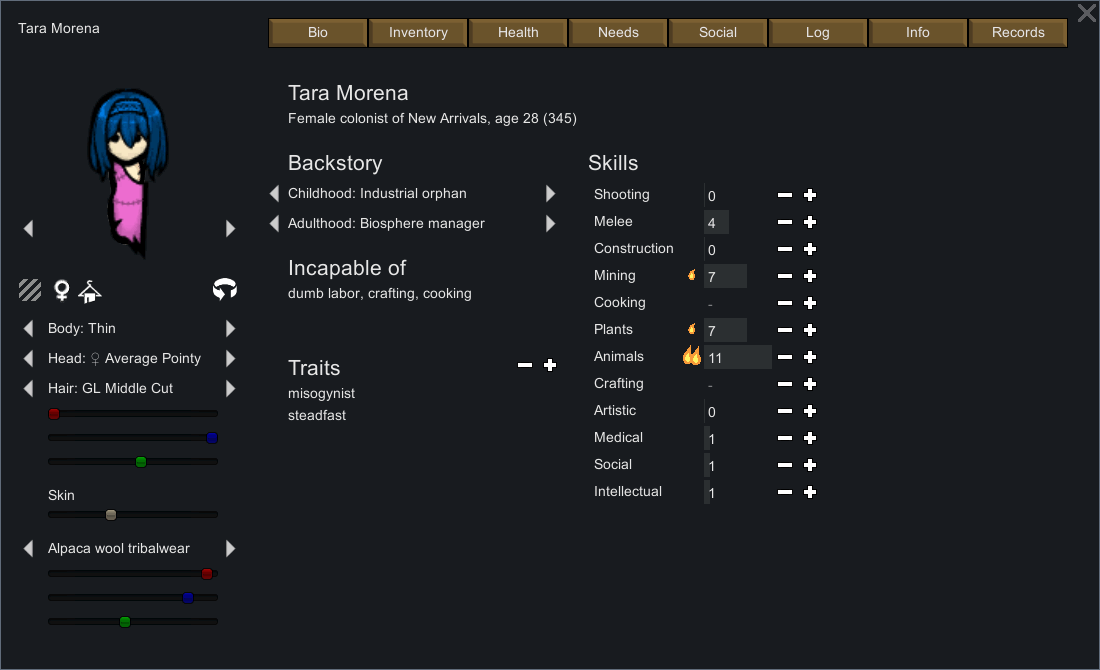Click the randomize appearance arrows icon
Image resolution: width=1100 pixels, height=670 pixels.
coord(225,290)
